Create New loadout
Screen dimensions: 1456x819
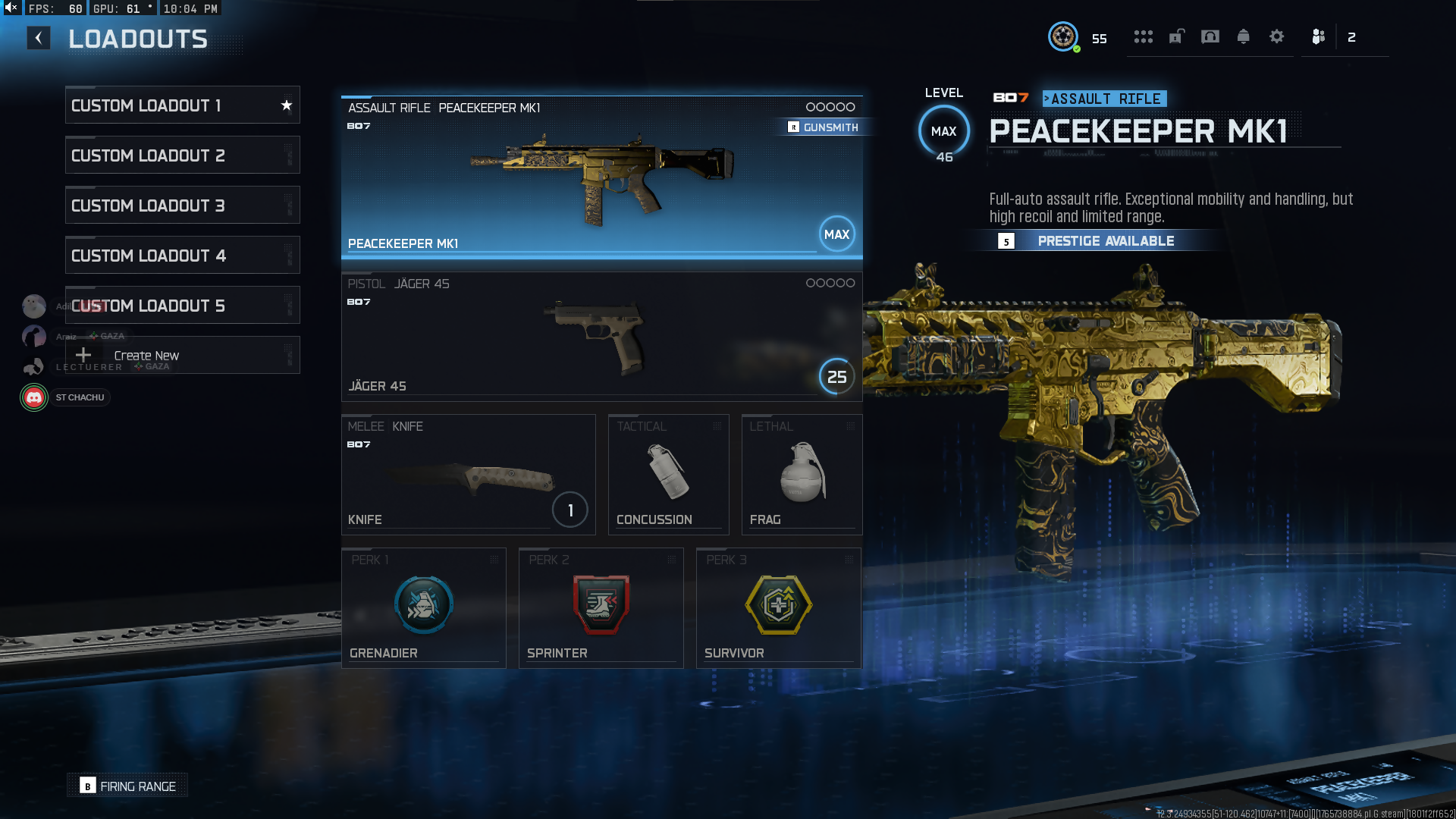point(182,356)
